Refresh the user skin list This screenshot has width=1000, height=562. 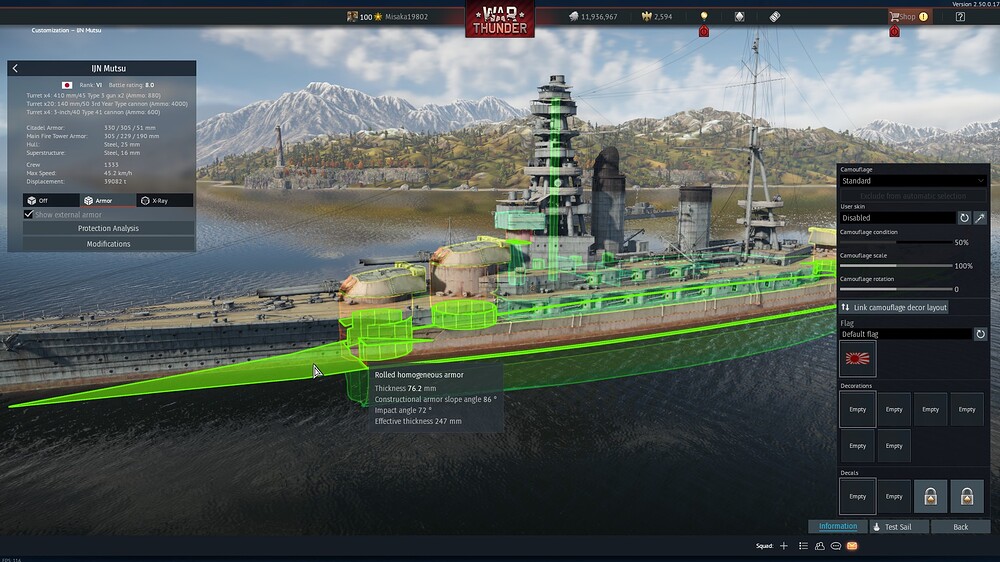964,217
